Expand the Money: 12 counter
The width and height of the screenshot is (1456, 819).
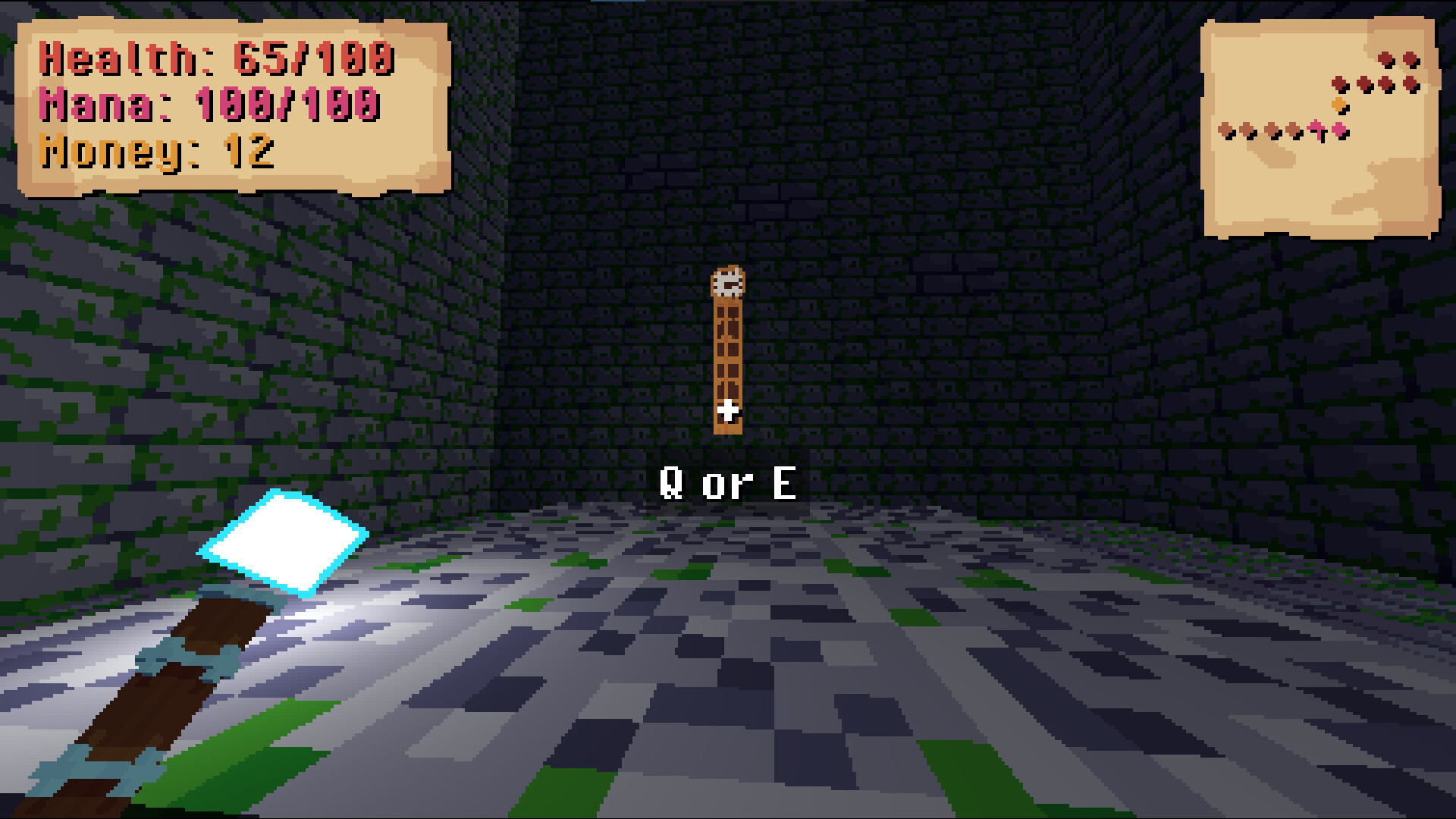[158, 152]
